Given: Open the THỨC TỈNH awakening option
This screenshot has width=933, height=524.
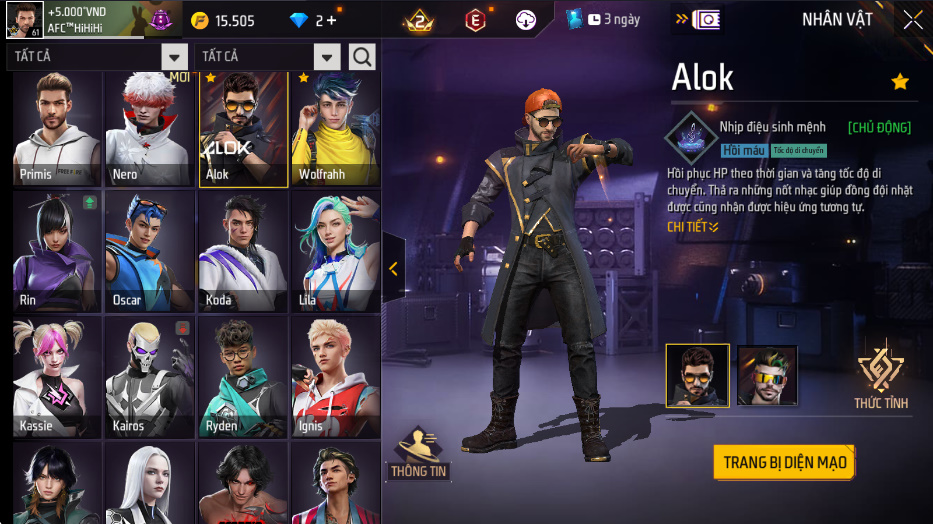Looking at the screenshot, I should [881, 377].
